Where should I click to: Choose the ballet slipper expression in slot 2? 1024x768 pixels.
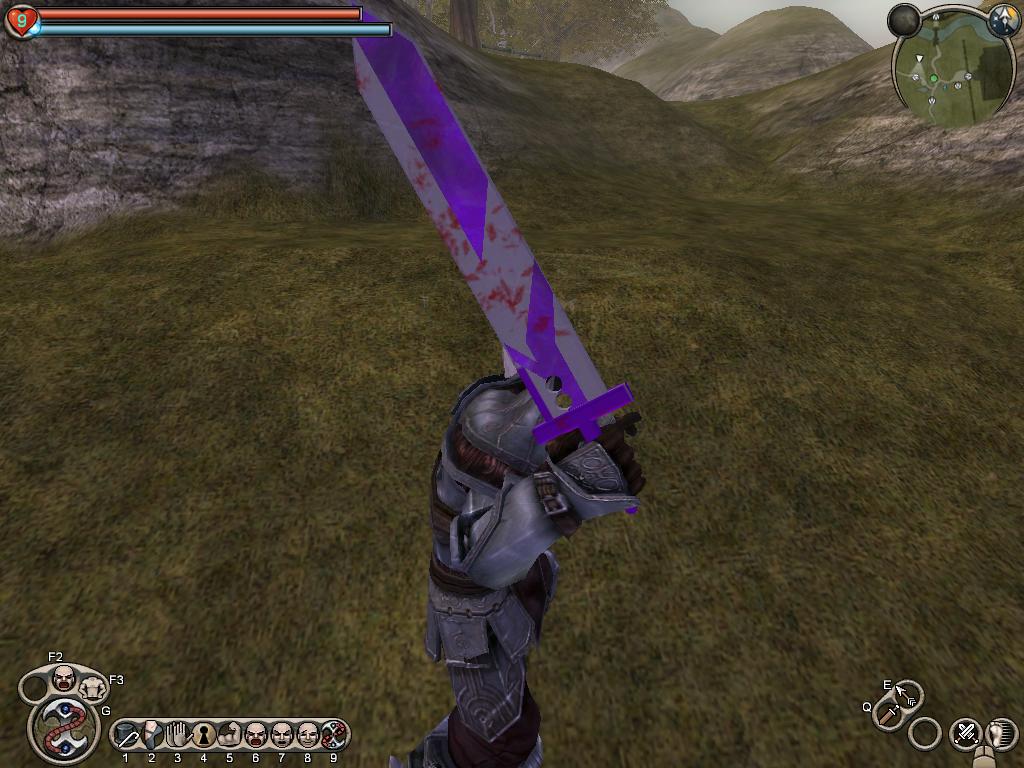[x=152, y=736]
